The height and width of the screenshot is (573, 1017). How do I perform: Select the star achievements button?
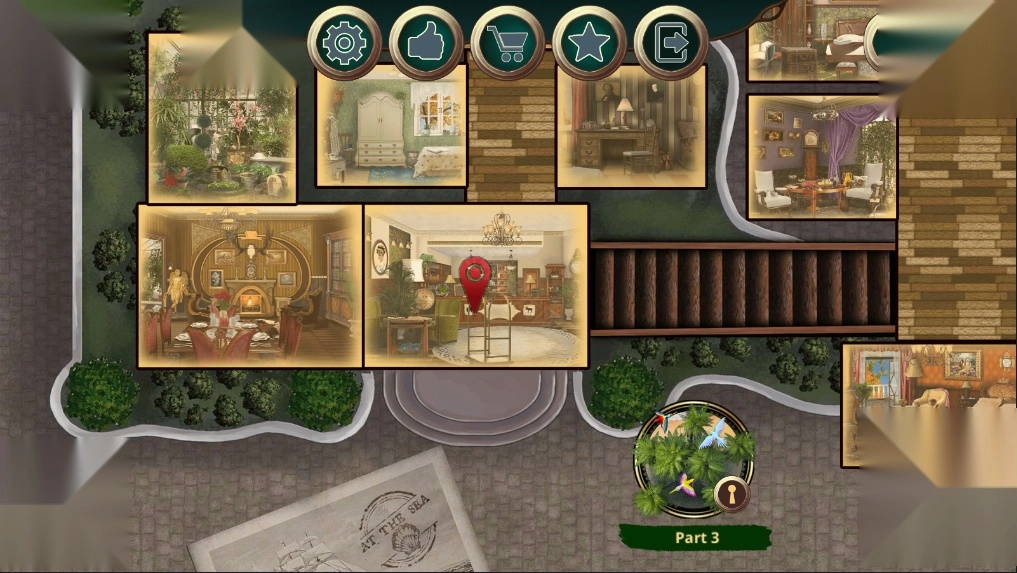click(x=589, y=43)
